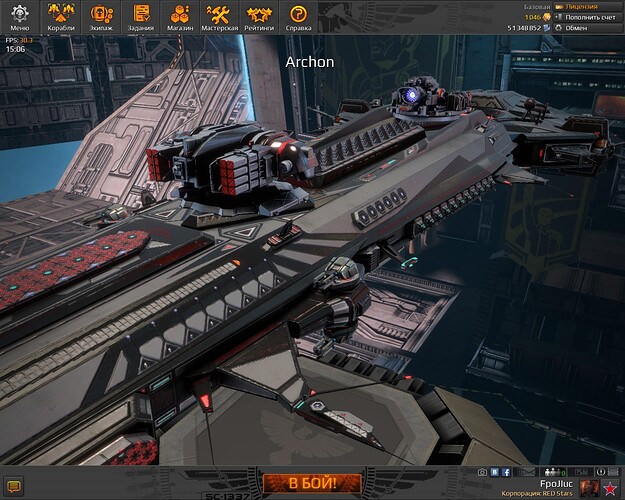Image resolution: width=625 pixels, height=500 pixels.
Task: View the Рейтинги ratings
Action: [x=259, y=16]
